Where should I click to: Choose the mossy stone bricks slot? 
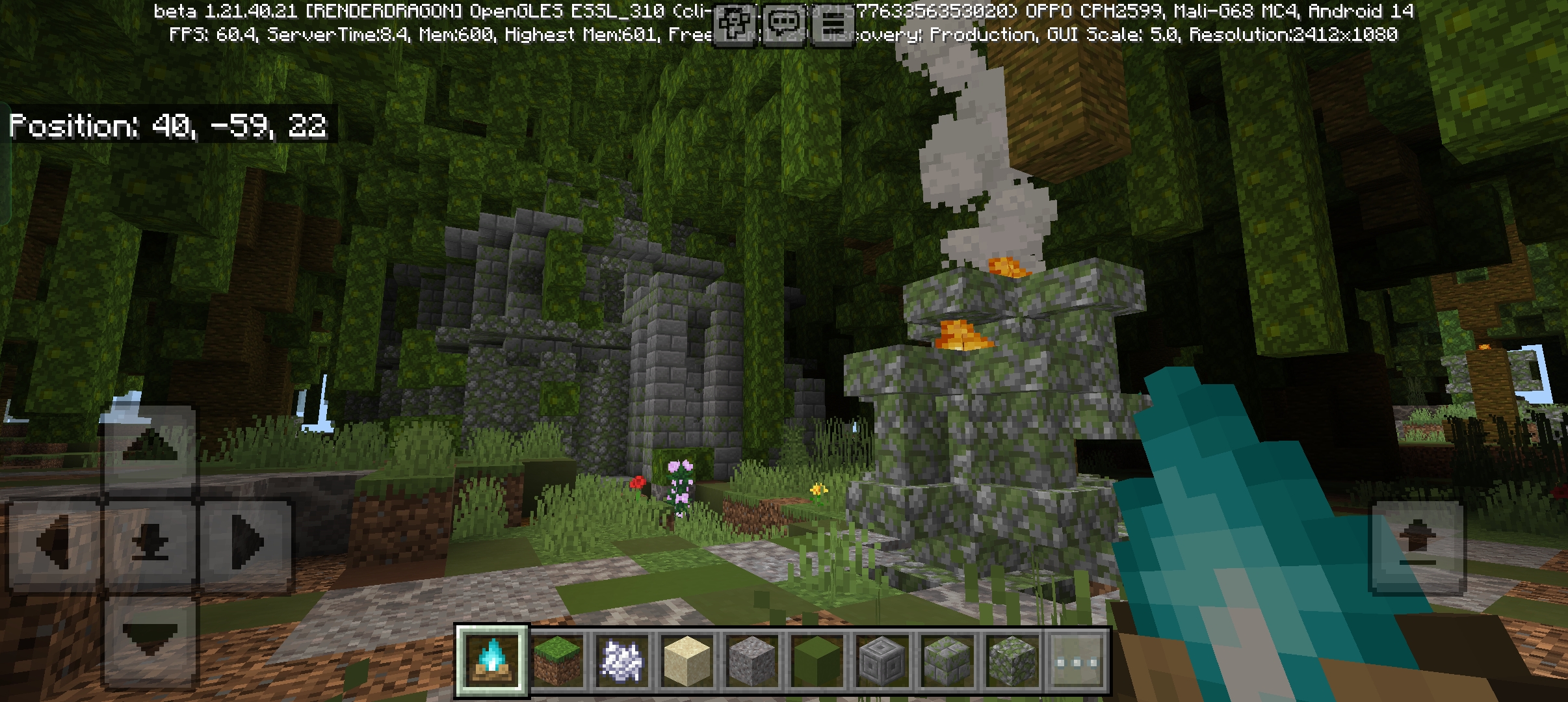(947, 661)
